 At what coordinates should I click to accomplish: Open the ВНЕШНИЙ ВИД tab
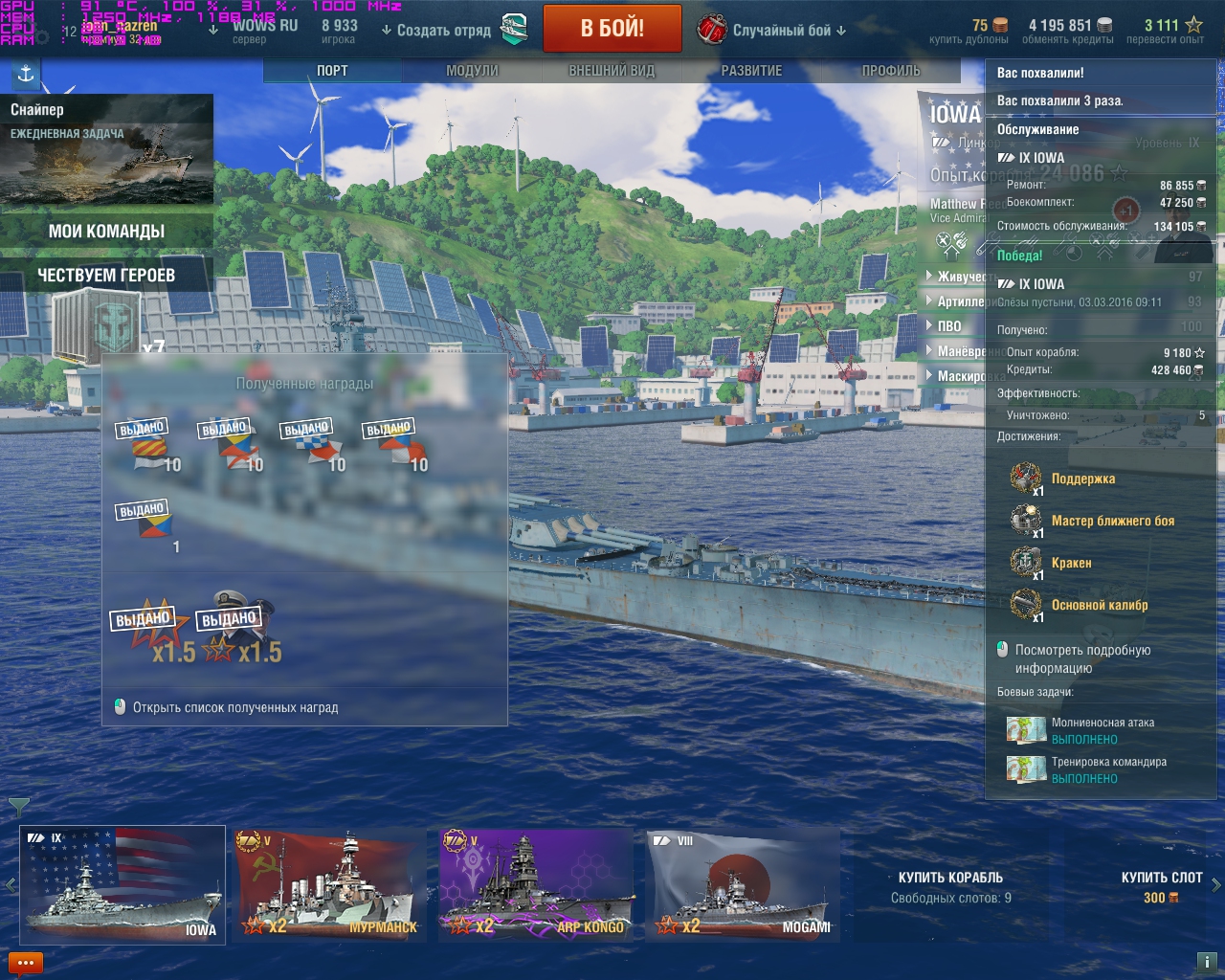point(612,71)
